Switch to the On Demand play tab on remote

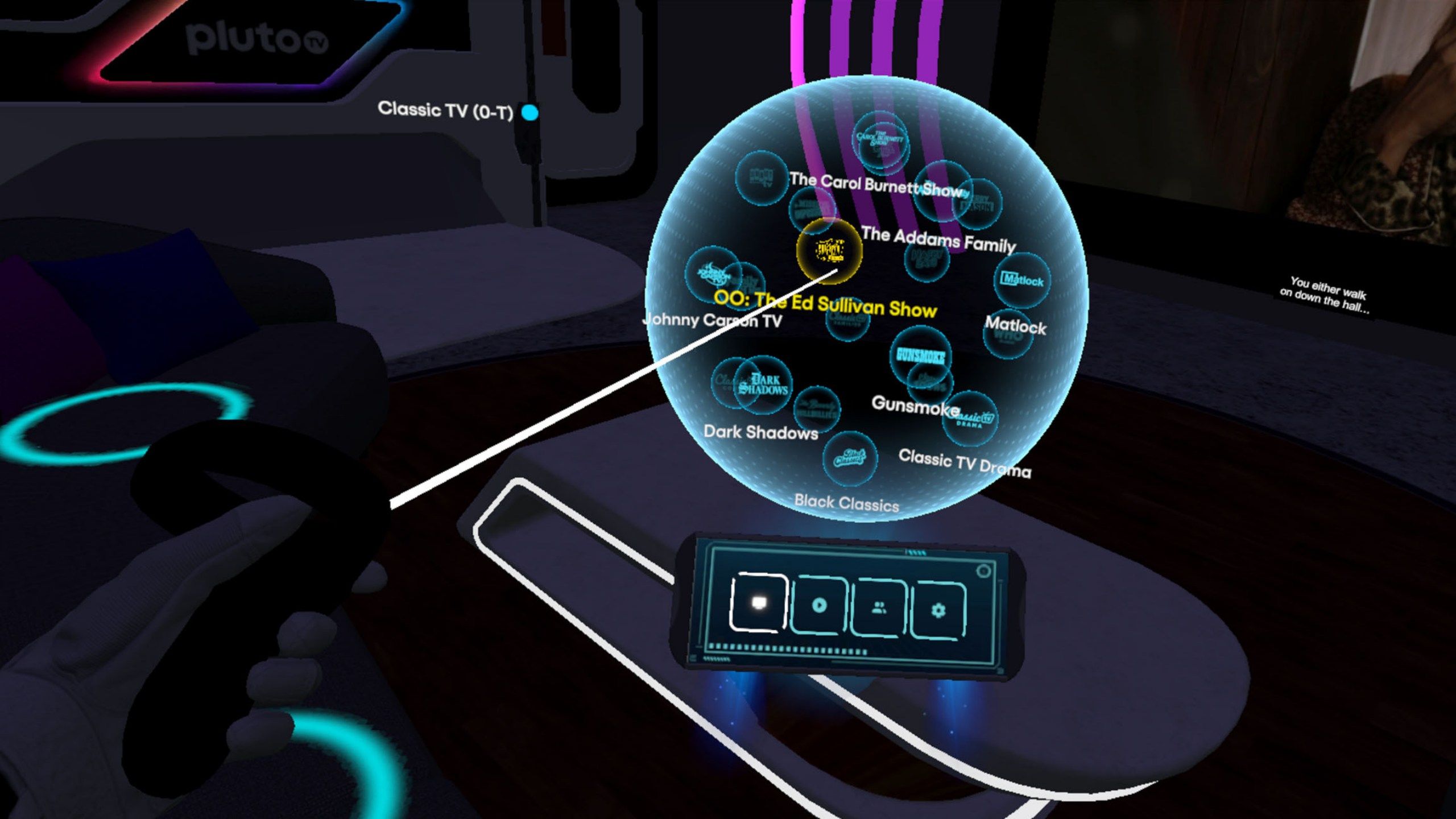pyautogui.click(x=818, y=606)
